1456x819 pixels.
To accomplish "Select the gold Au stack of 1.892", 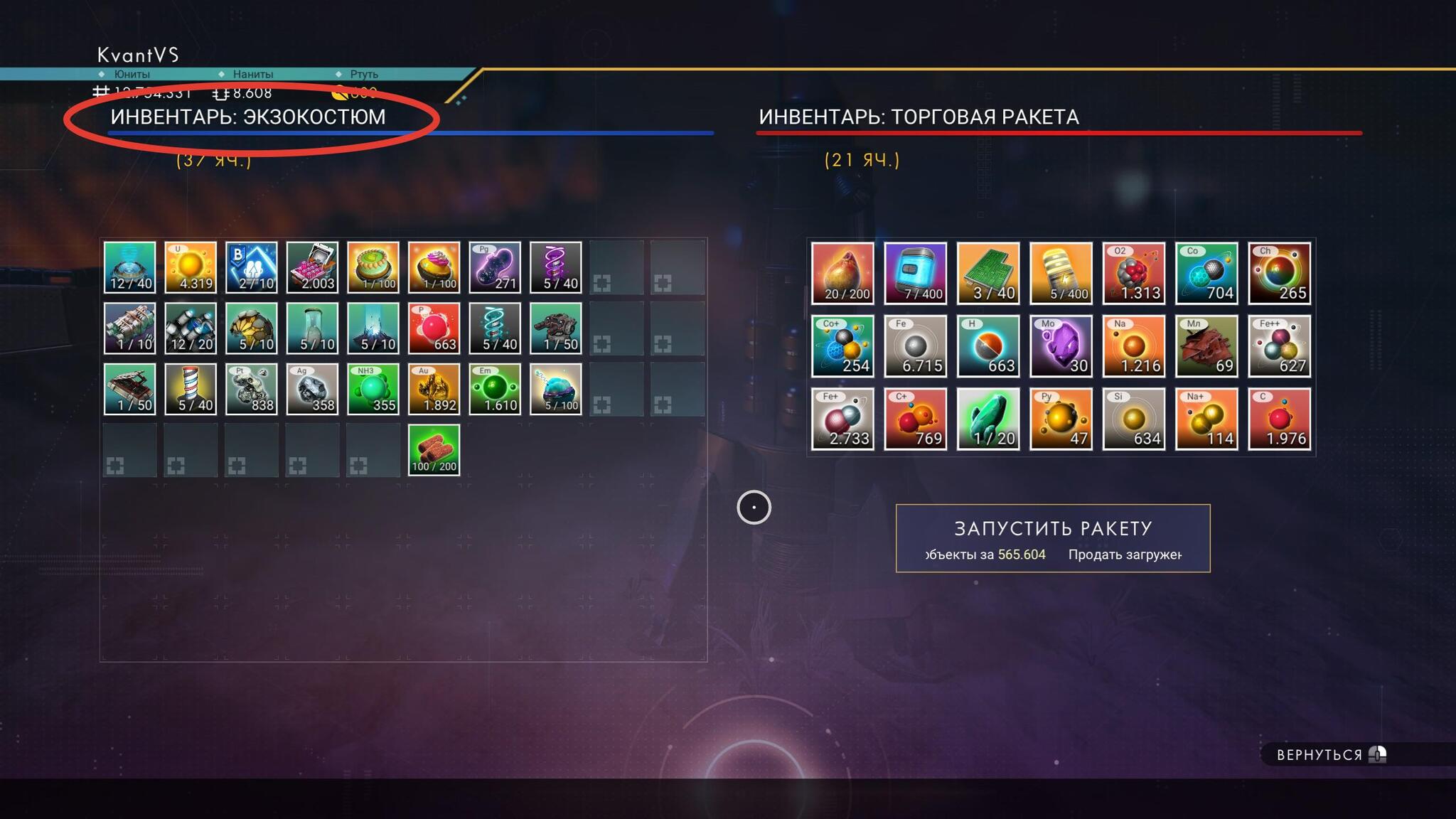I will tap(434, 390).
